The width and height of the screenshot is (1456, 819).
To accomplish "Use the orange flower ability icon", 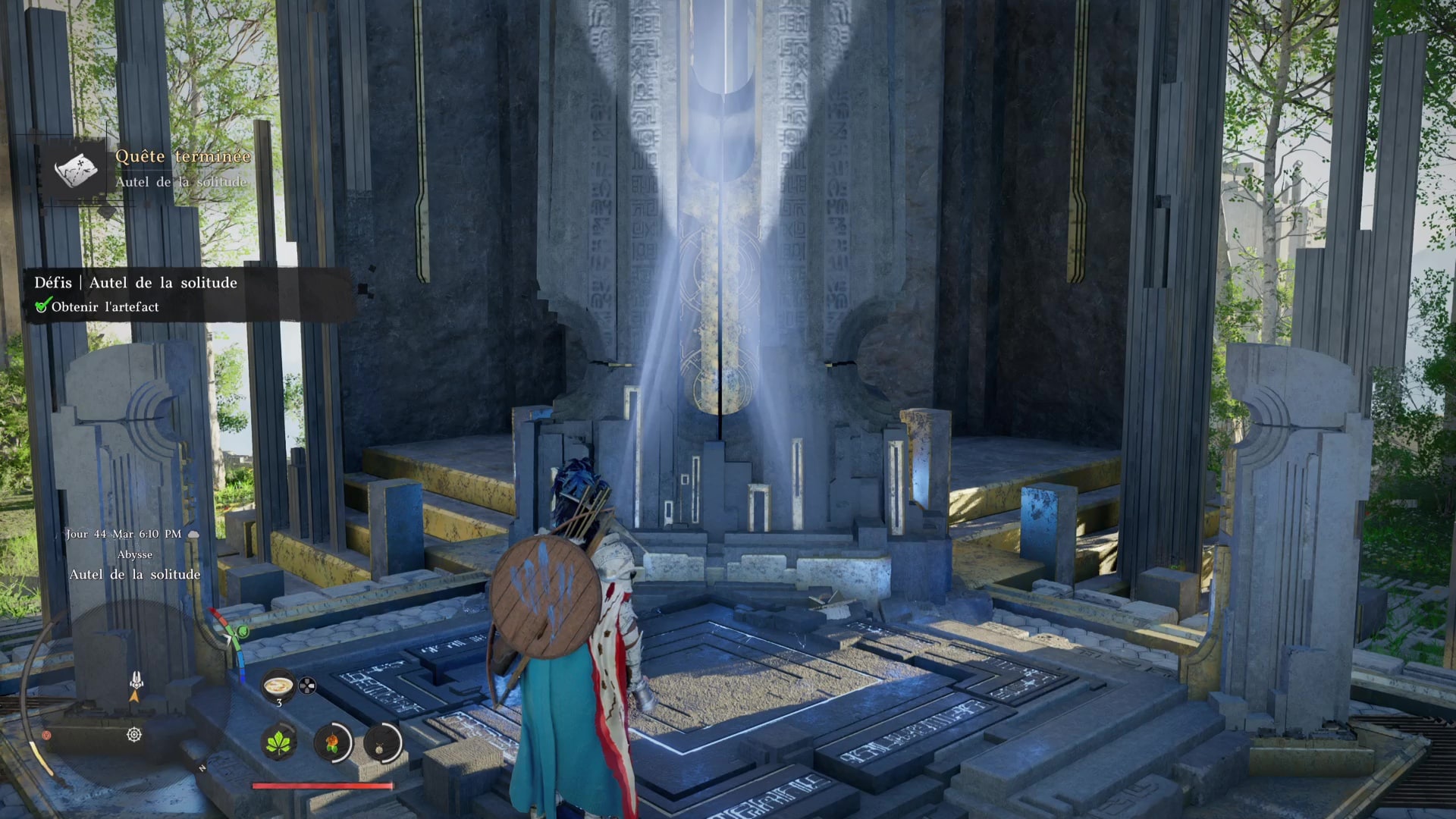I will click(331, 741).
